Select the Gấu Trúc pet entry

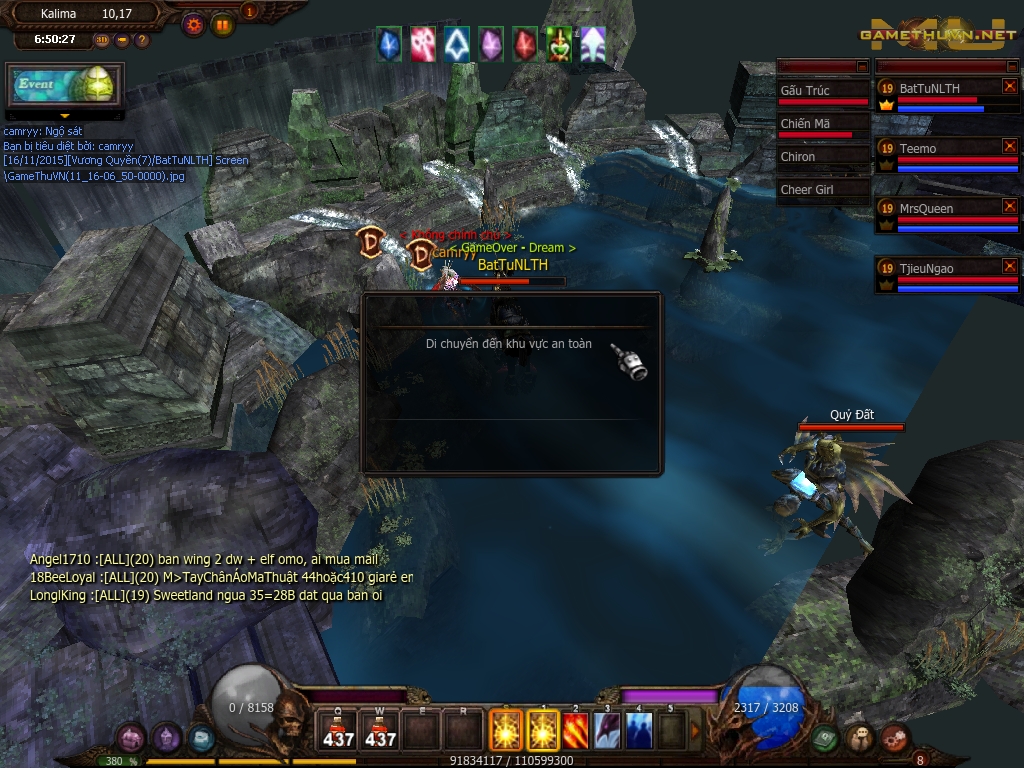(x=823, y=91)
